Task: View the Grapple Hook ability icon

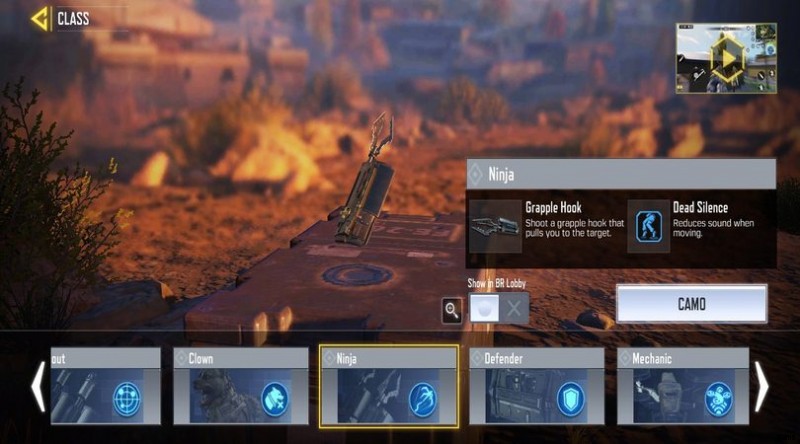Action: tap(495, 226)
